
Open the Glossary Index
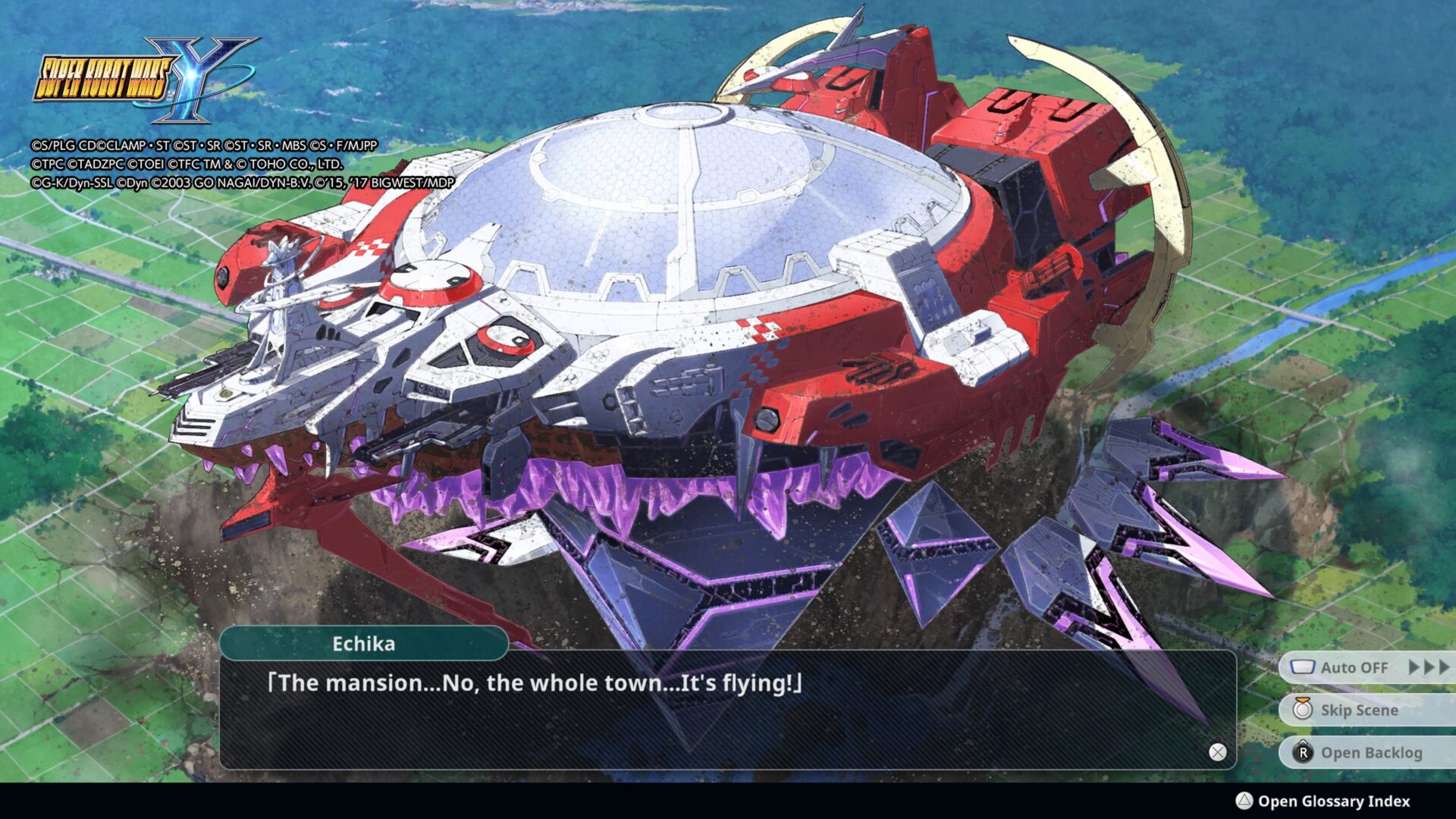(x=1332, y=801)
